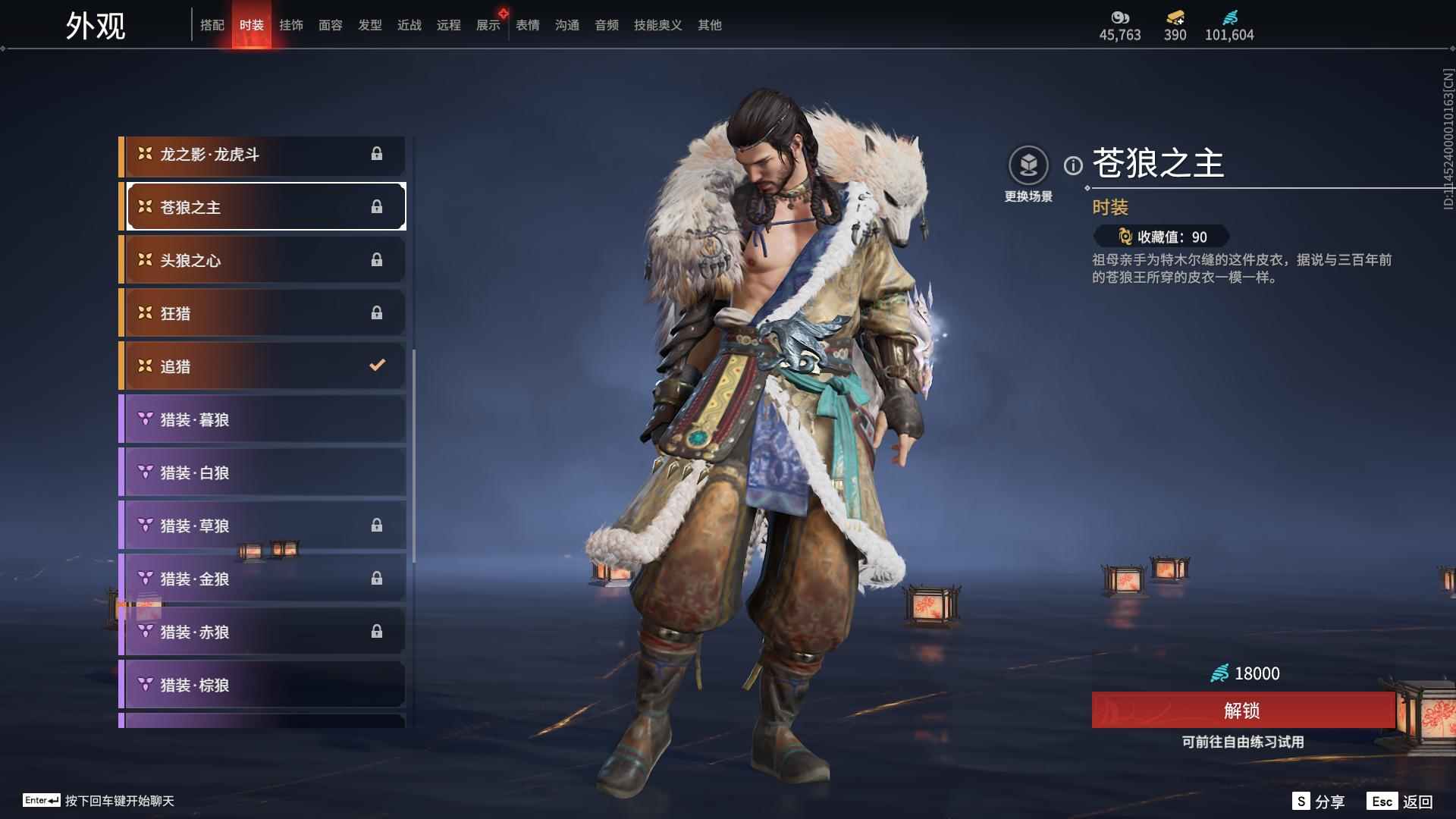Switch to the 技能奥义 tab

pyautogui.click(x=657, y=25)
